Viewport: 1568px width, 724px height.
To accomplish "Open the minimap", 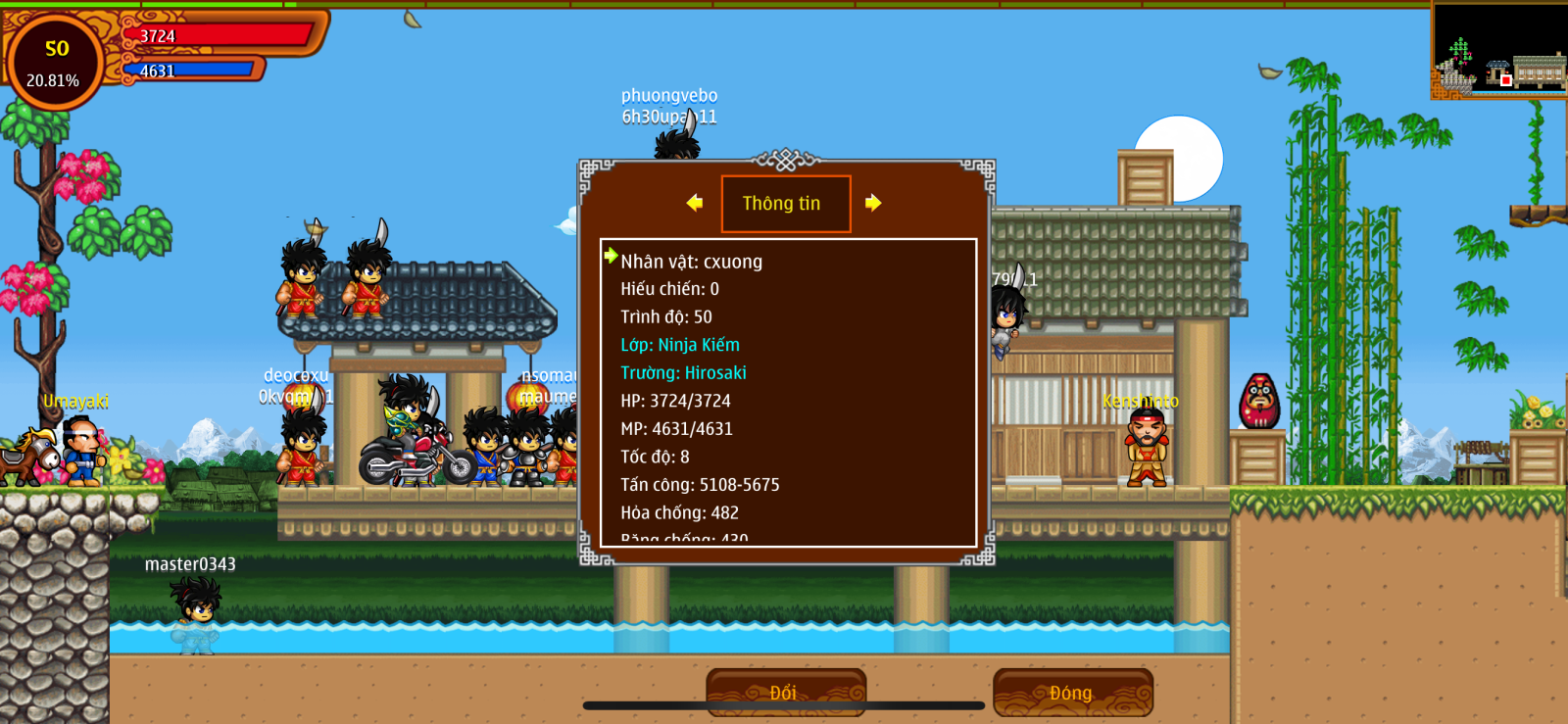I will (1498, 50).
